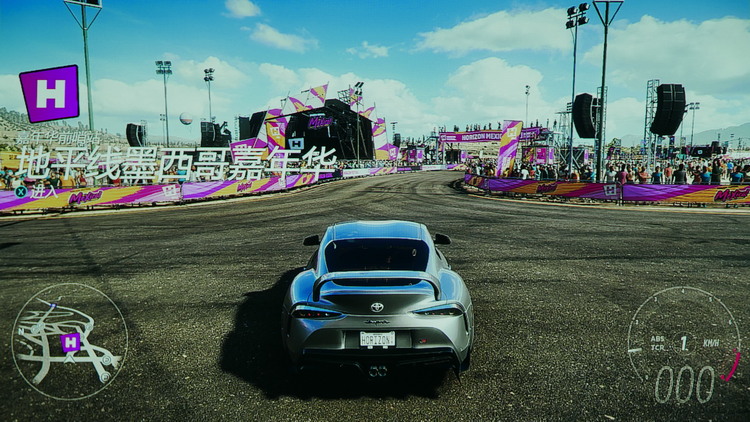Click the circular minimap
This screenshot has width=750, height=422.
(69, 341)
